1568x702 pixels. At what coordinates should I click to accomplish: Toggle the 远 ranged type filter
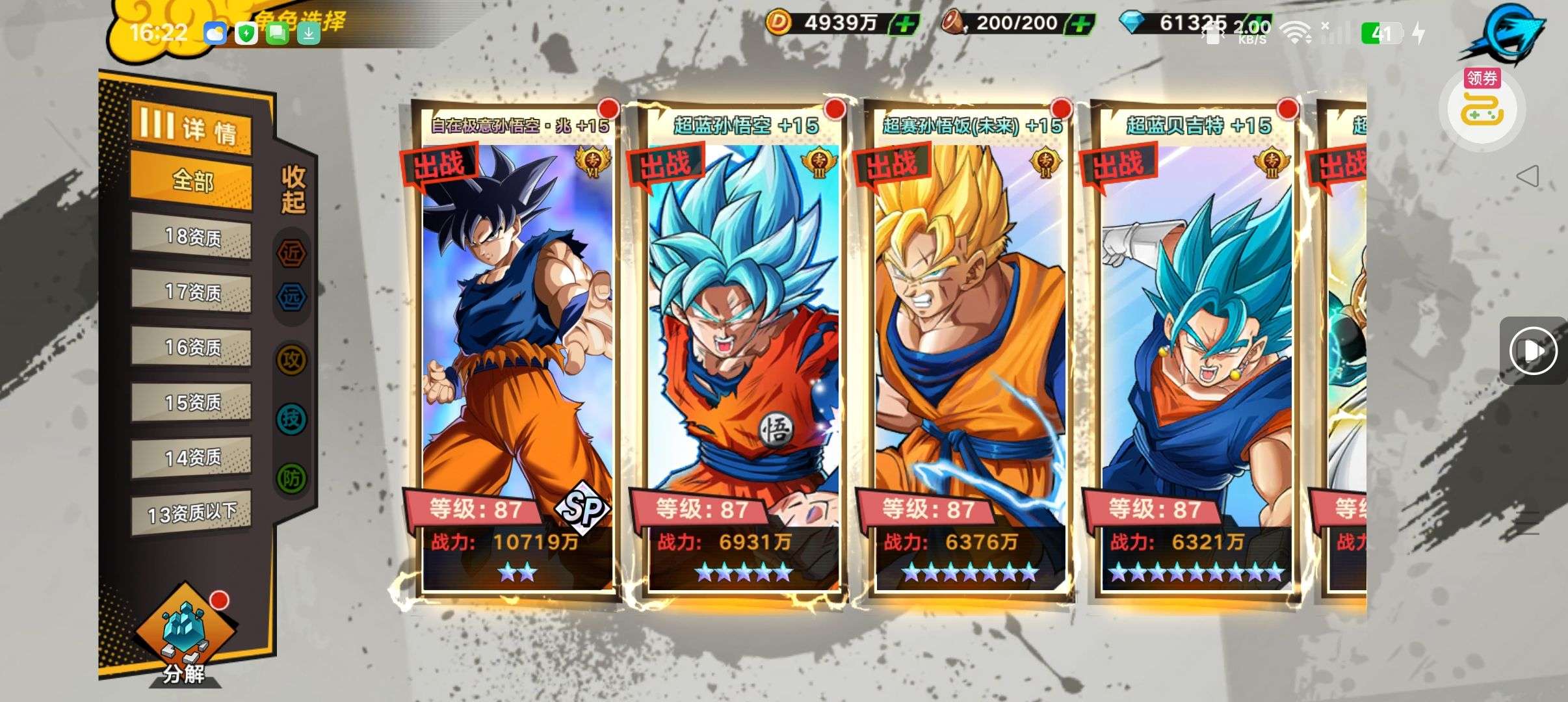pyautogui.click(x=291, y=296)
